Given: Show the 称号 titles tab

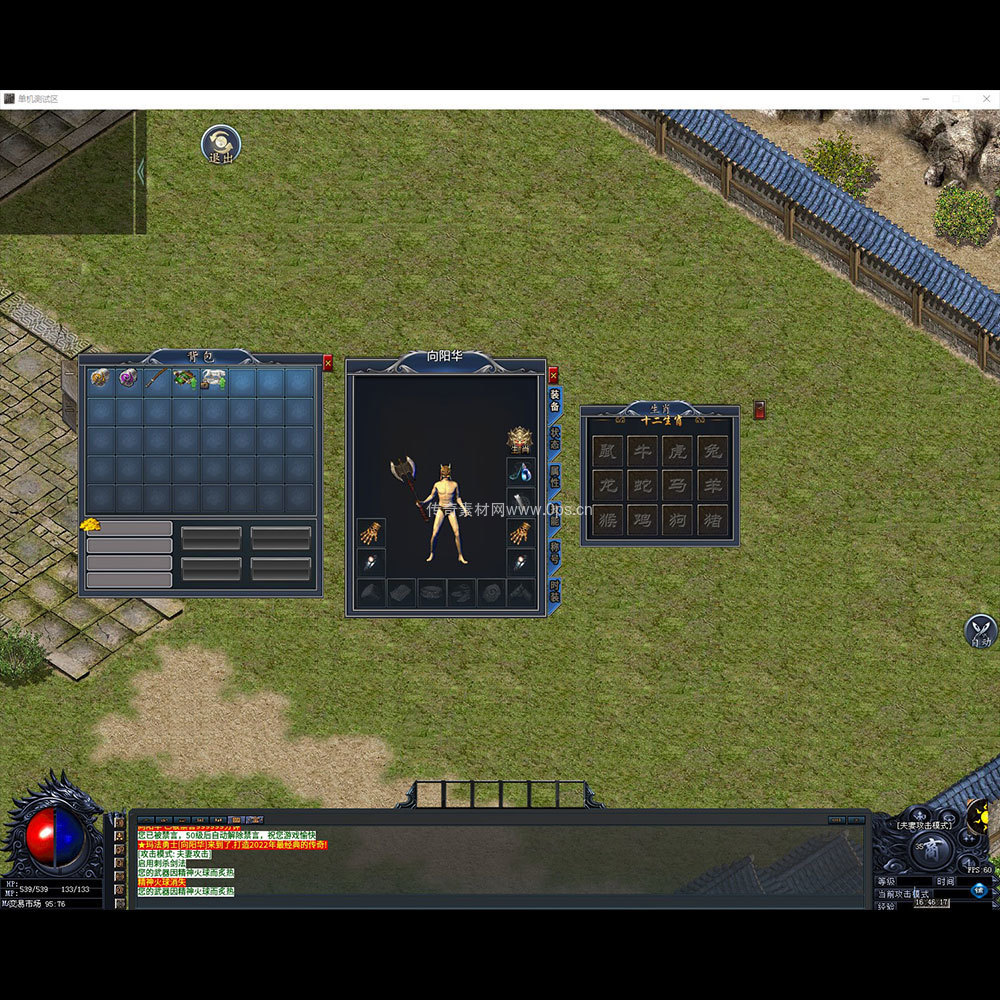Looking at the screenshot, I should coord(555,553).
